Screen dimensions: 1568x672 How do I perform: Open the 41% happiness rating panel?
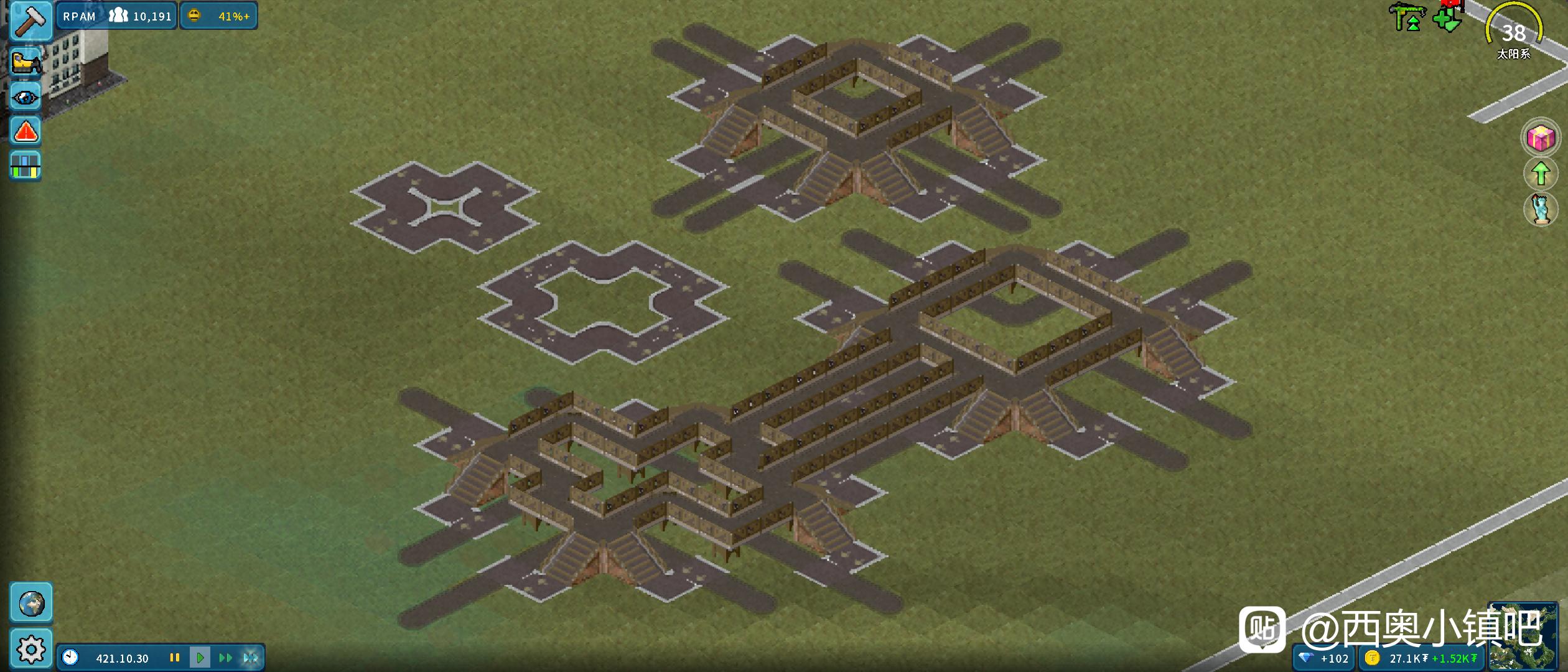[x=219, y=16]
